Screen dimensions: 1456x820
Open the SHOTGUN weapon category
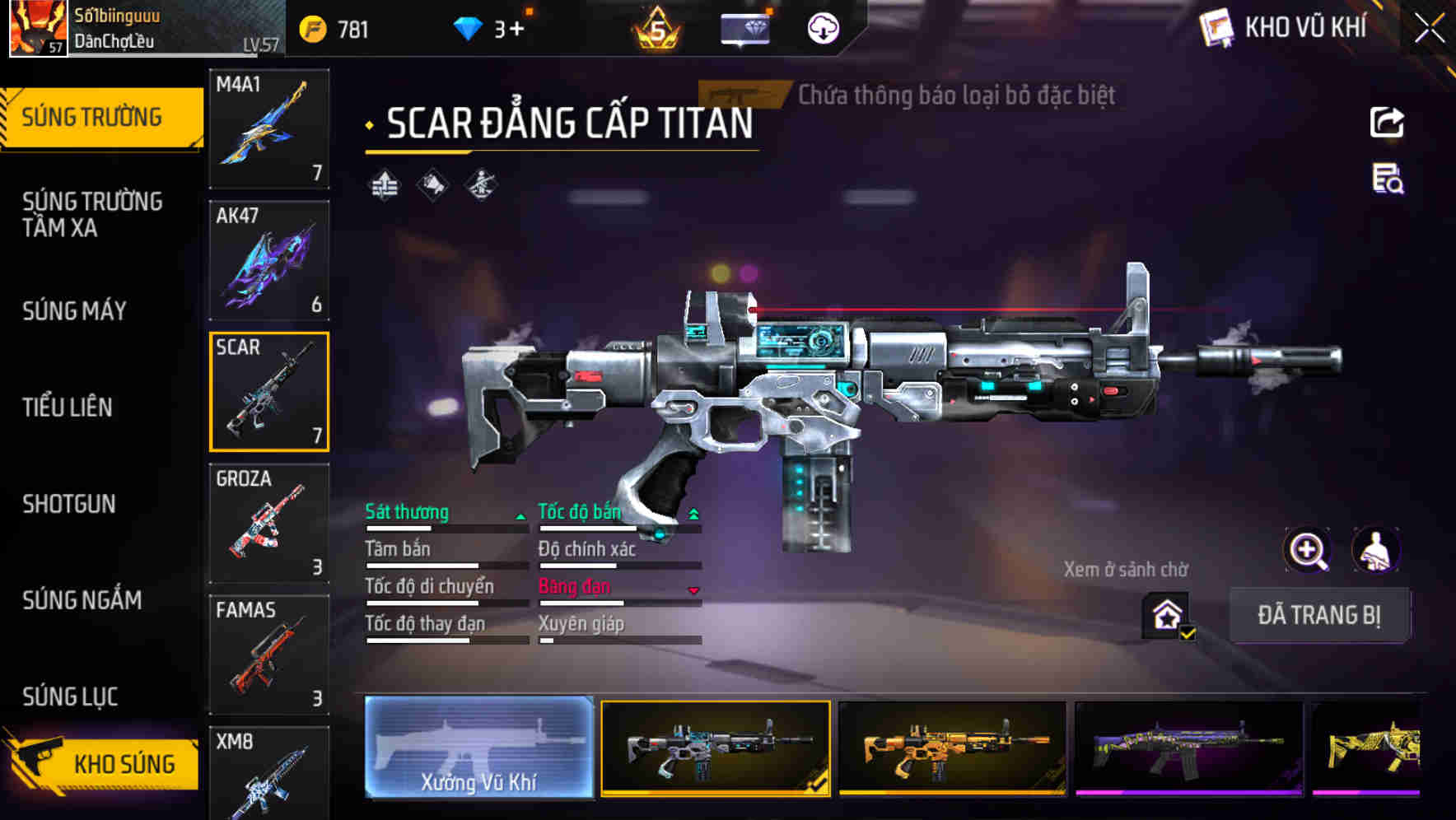[x=71, y=505]
